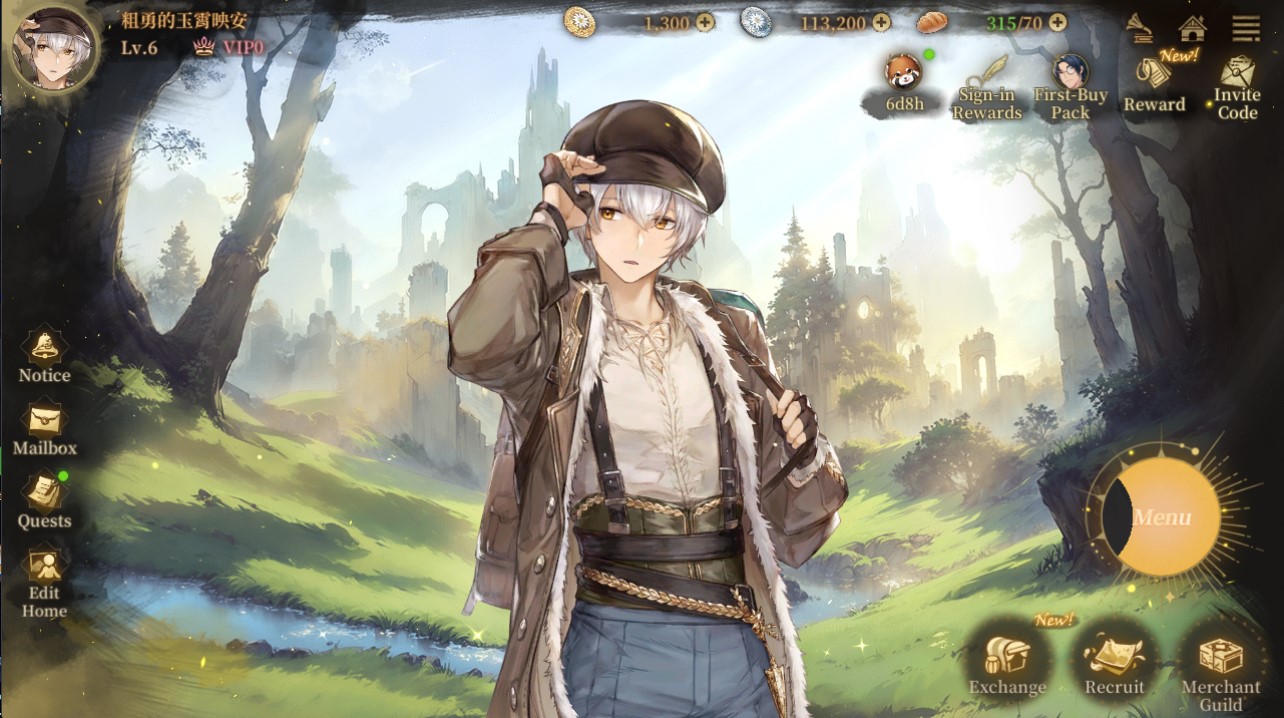
Task: Enter an Invite Code
Action: tap(1237, 86)
